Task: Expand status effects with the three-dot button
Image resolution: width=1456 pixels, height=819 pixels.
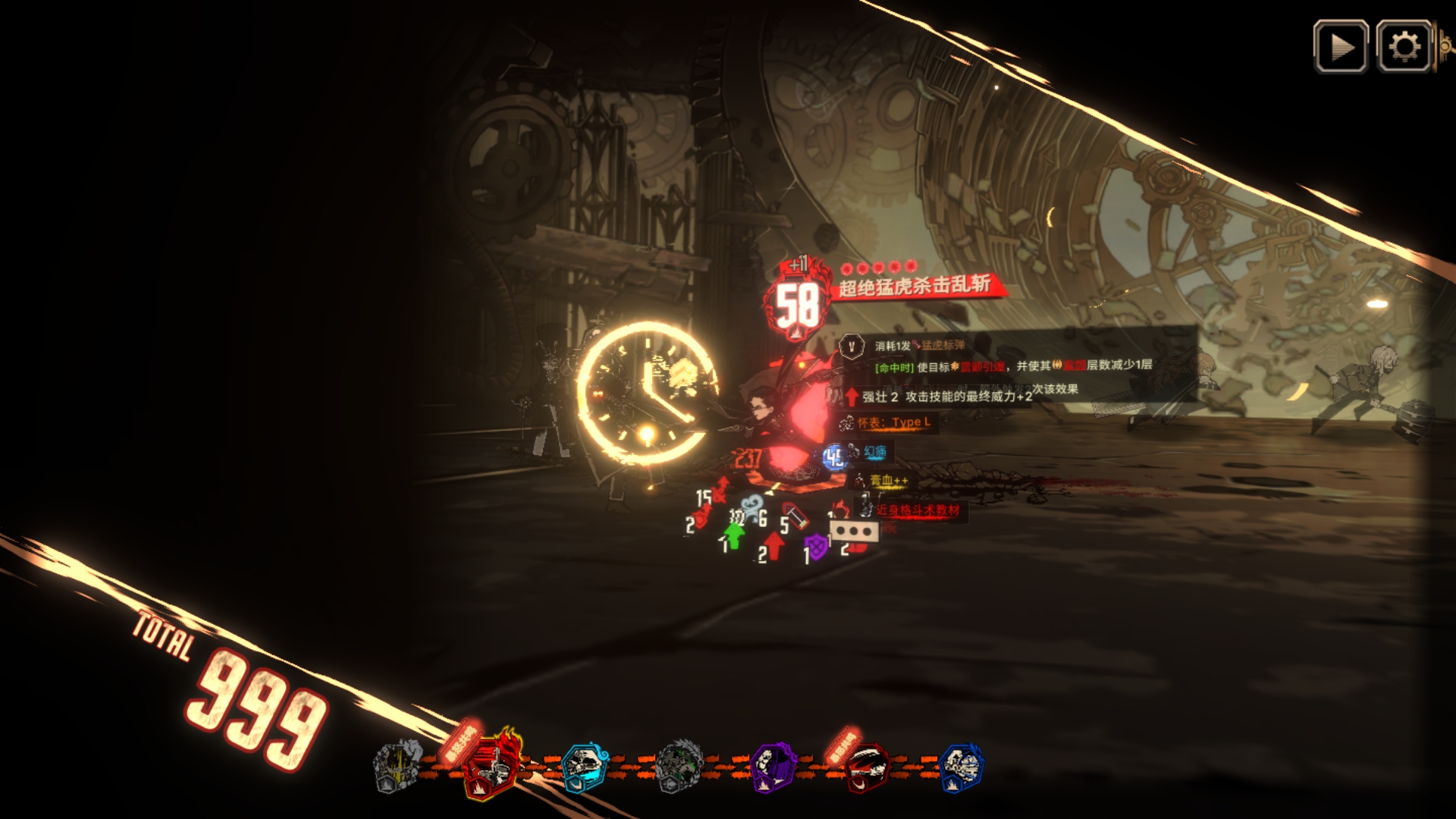Action: click(x=855, y=531)
